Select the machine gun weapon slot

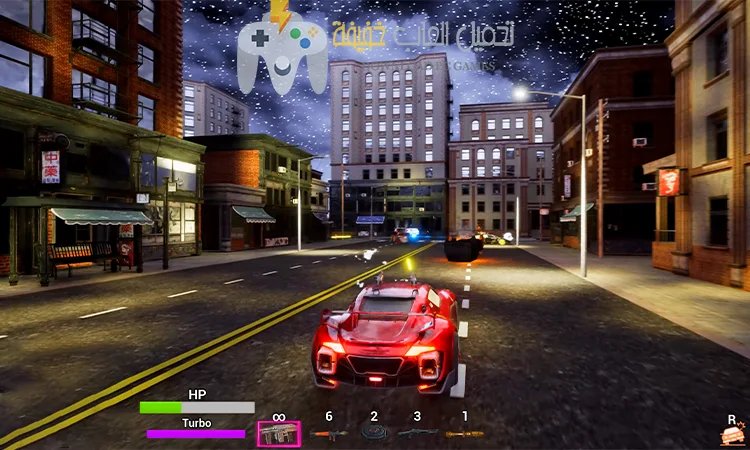278,432
